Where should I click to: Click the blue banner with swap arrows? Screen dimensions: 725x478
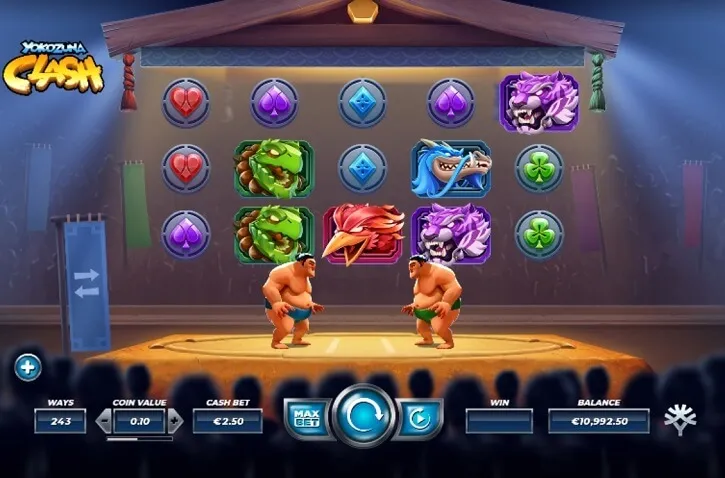[x=86, y=283]
